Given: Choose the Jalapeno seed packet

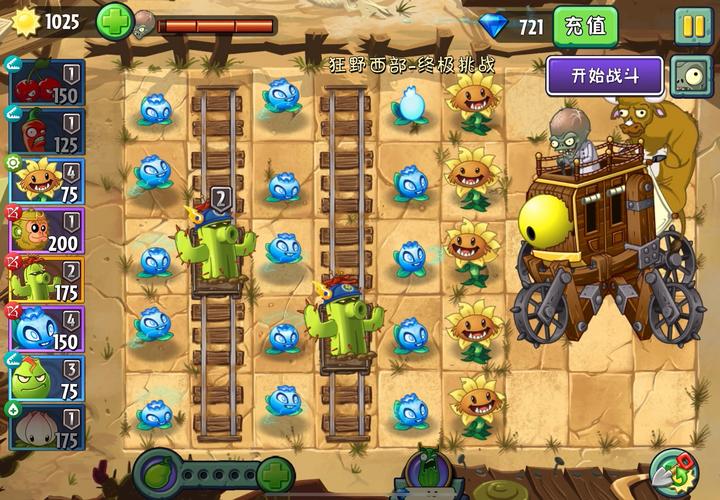Looking at the screenshot, I should click(45, 132).
